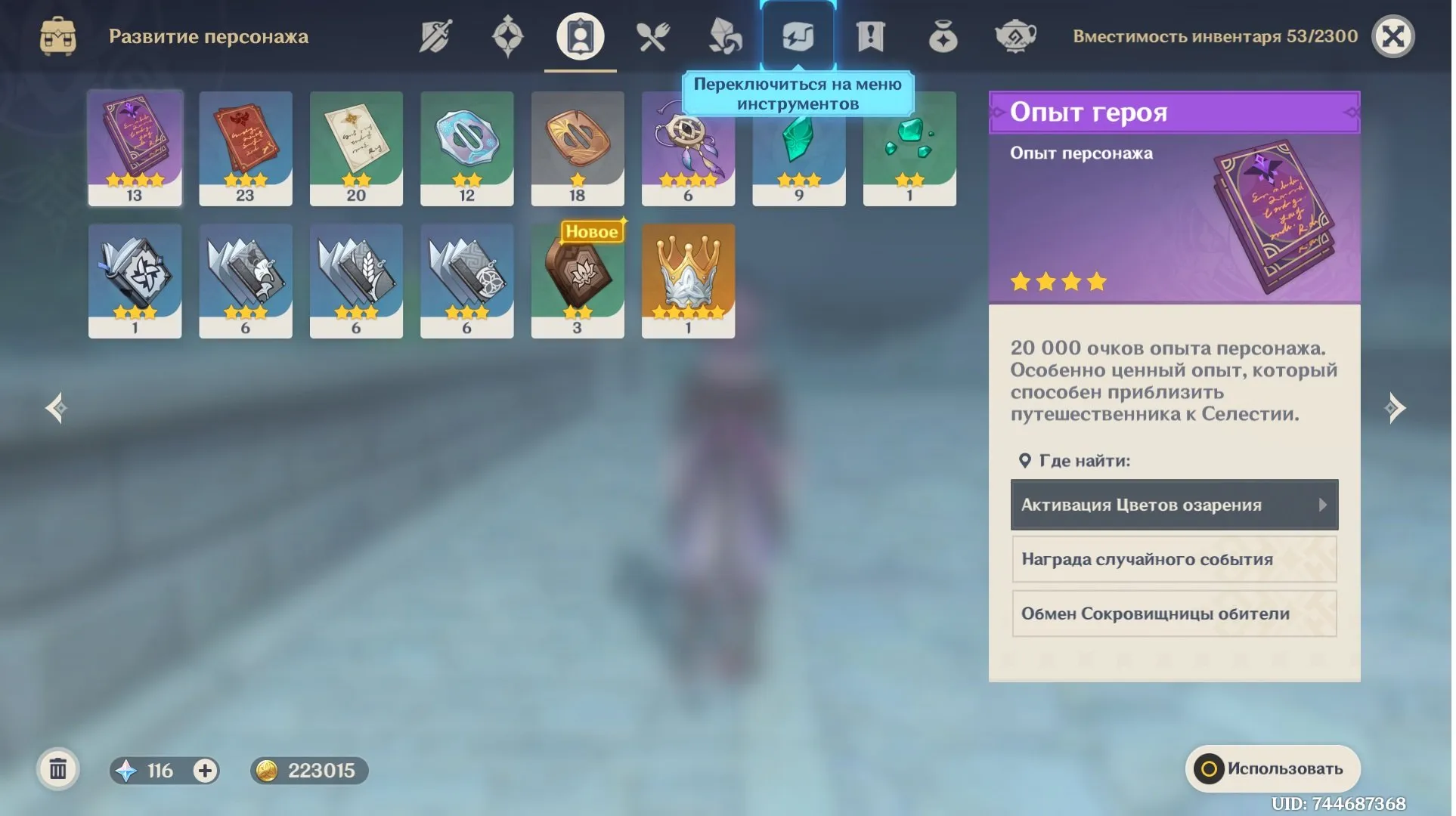This screenshot has width=1456, height=816.
Task: Open the Gadgets tools menu icon
Action: pyautogui.click(x=798, y=33)
